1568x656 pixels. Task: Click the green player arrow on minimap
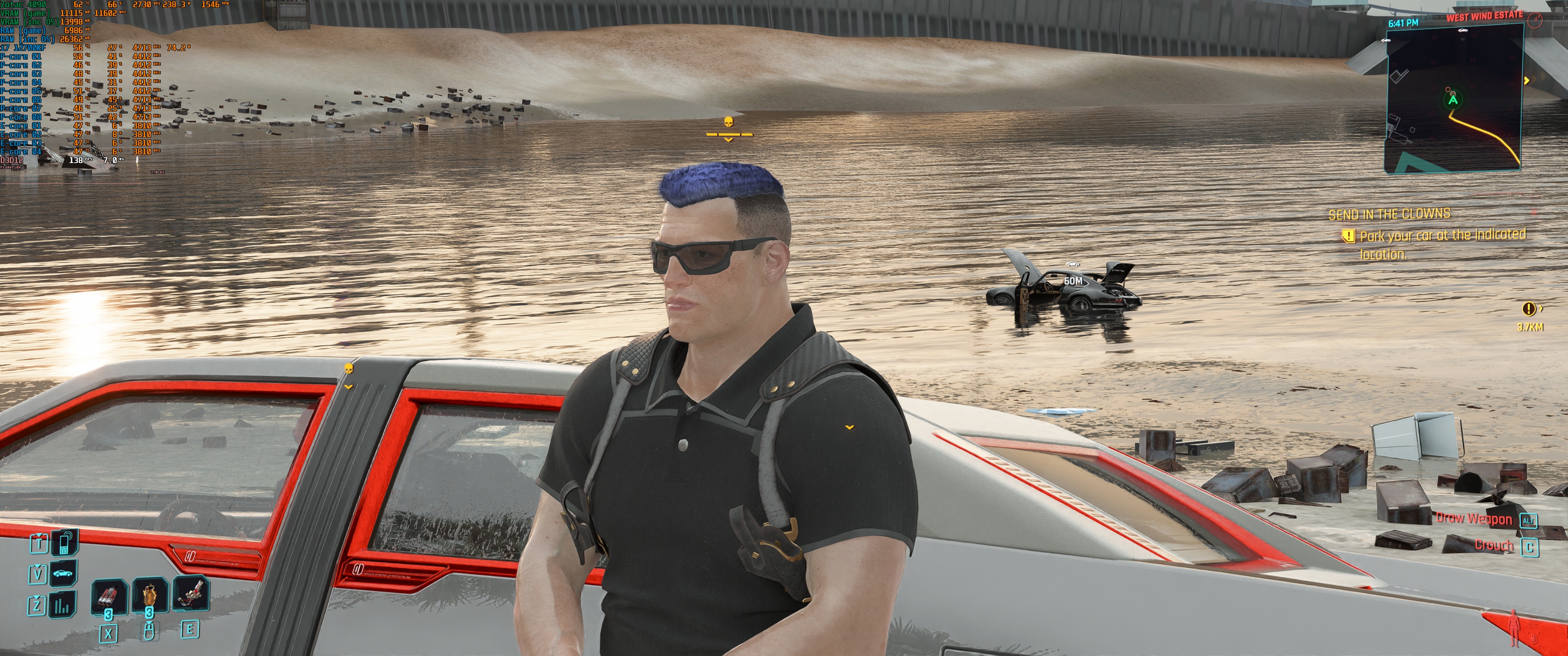(1453, 99)
